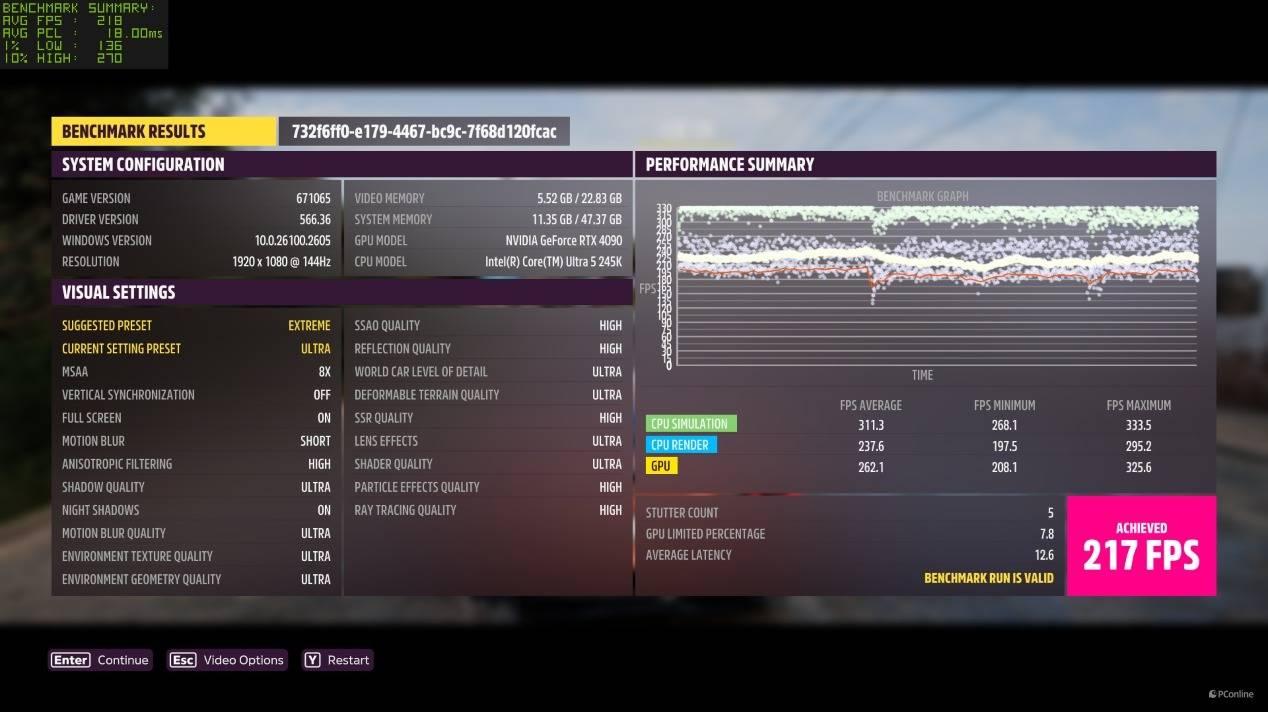
Task: Continue past the benchmark results
Action: pyautogui.click(x=101, y=660)
